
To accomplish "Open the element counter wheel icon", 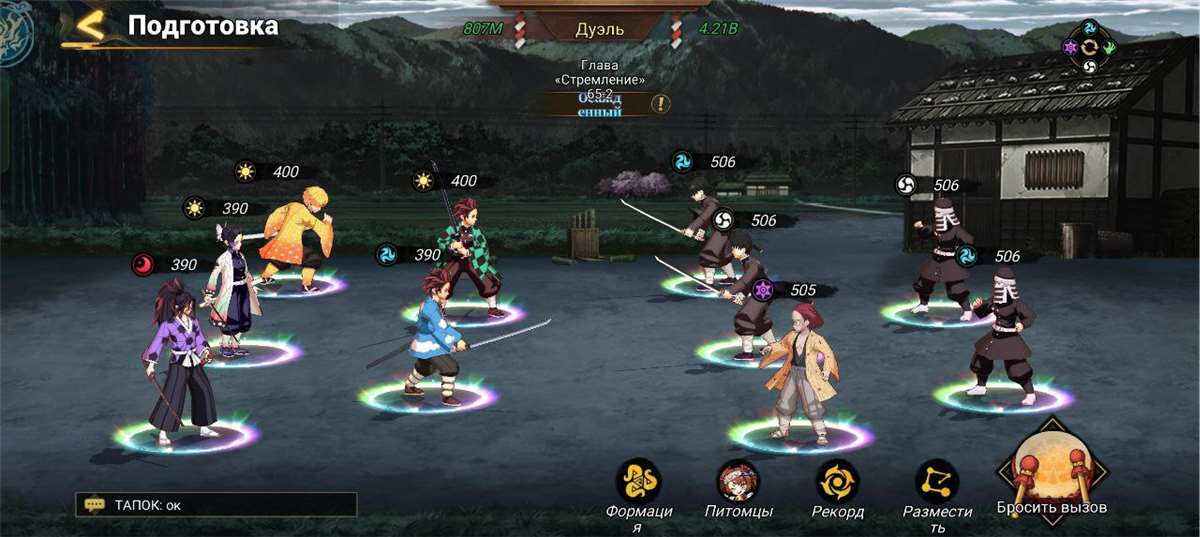I will click(1090, 46).
